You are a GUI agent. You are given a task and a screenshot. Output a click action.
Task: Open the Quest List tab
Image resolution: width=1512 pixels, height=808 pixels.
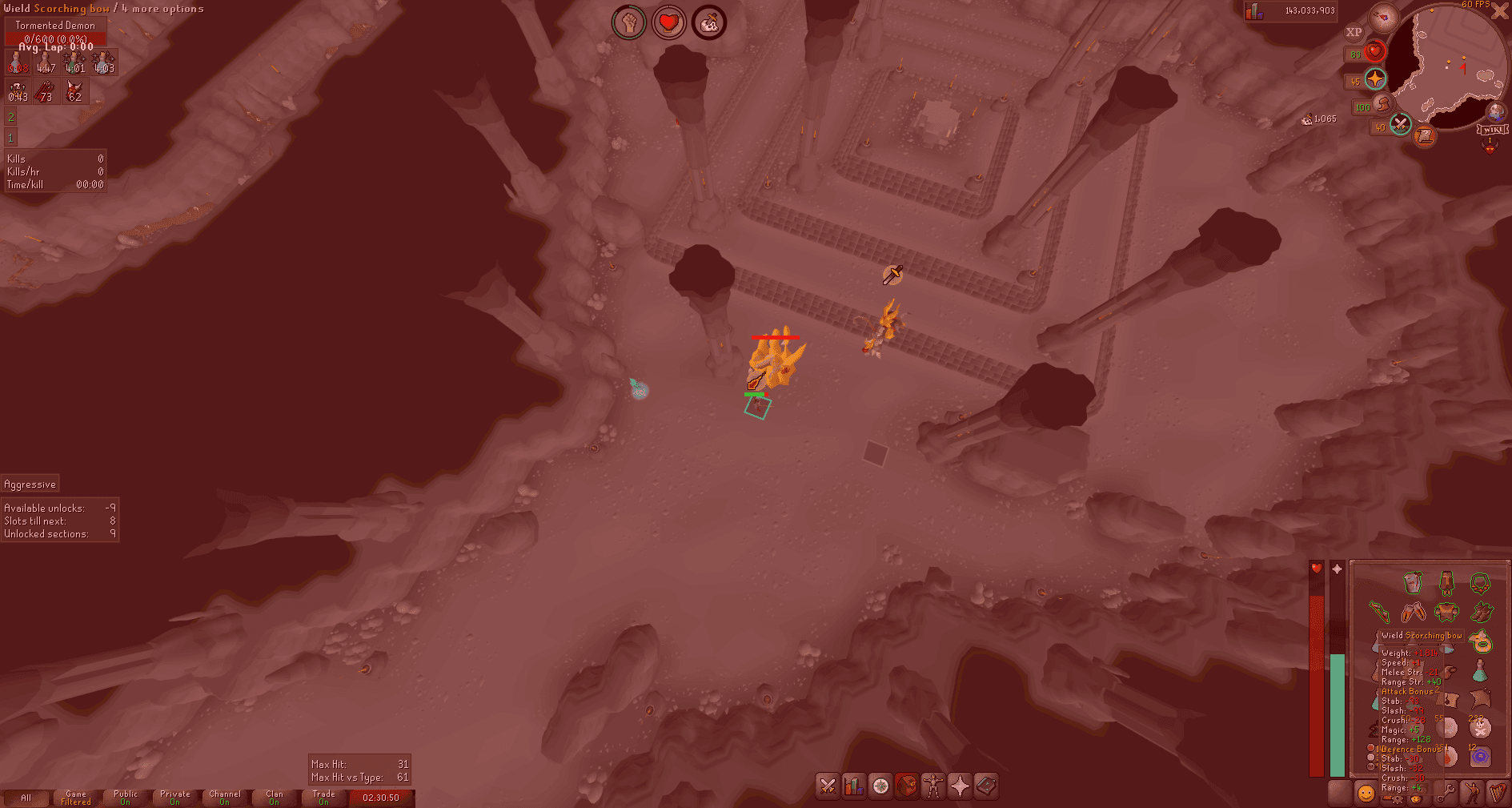(879, 786)
